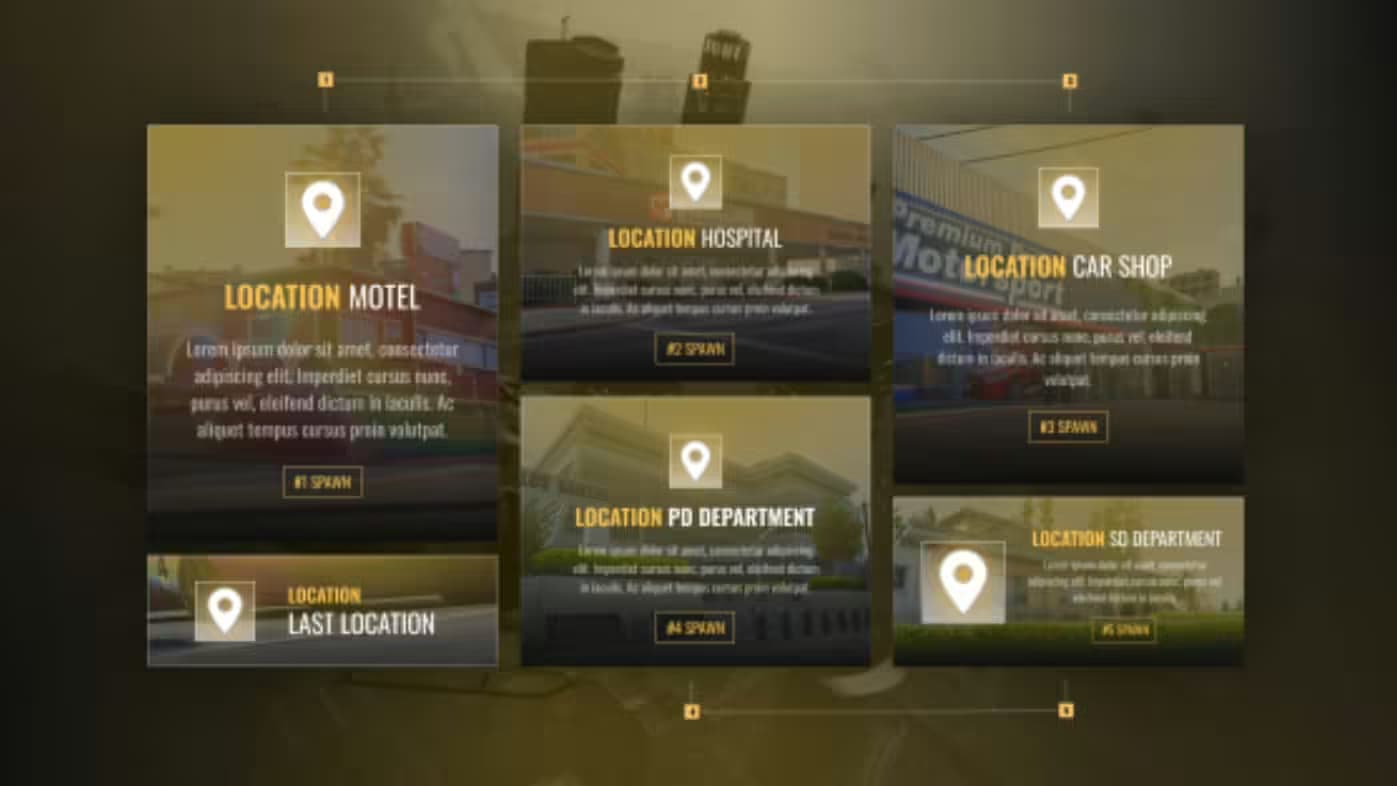Viewport: 1397px width, 786px height.
Task: Select the SD Department location pin icon
Action: point(963,581)
